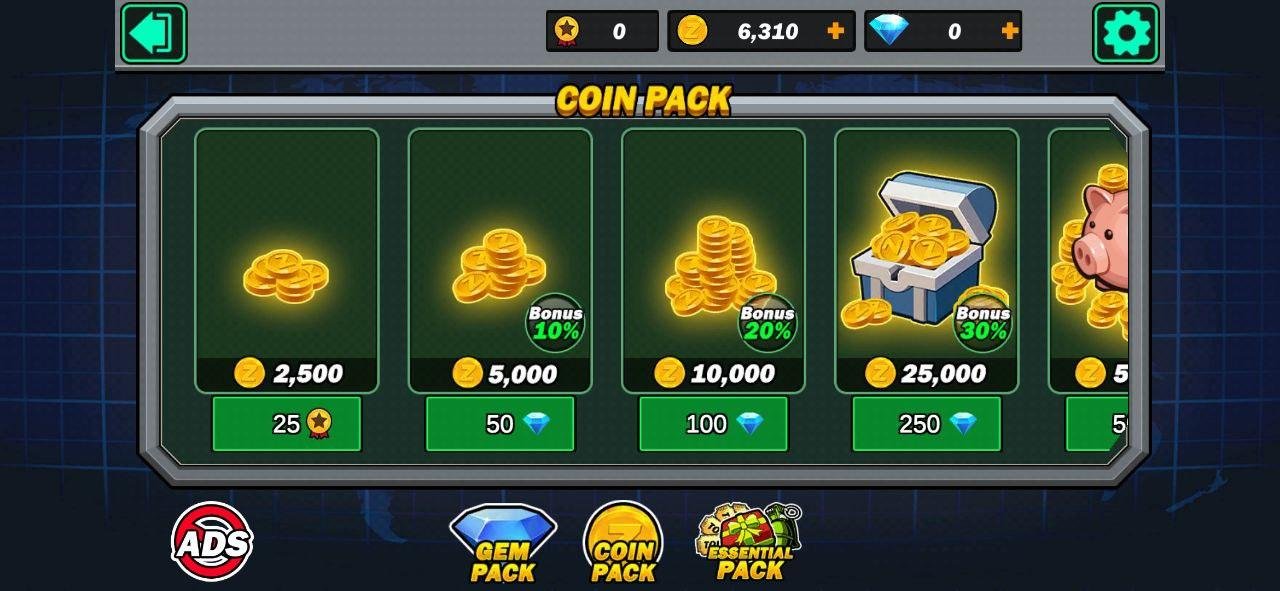Select the 10,000 coin pack card
1280x591 pixels.
pyautogui.click(x=713, y=260)
